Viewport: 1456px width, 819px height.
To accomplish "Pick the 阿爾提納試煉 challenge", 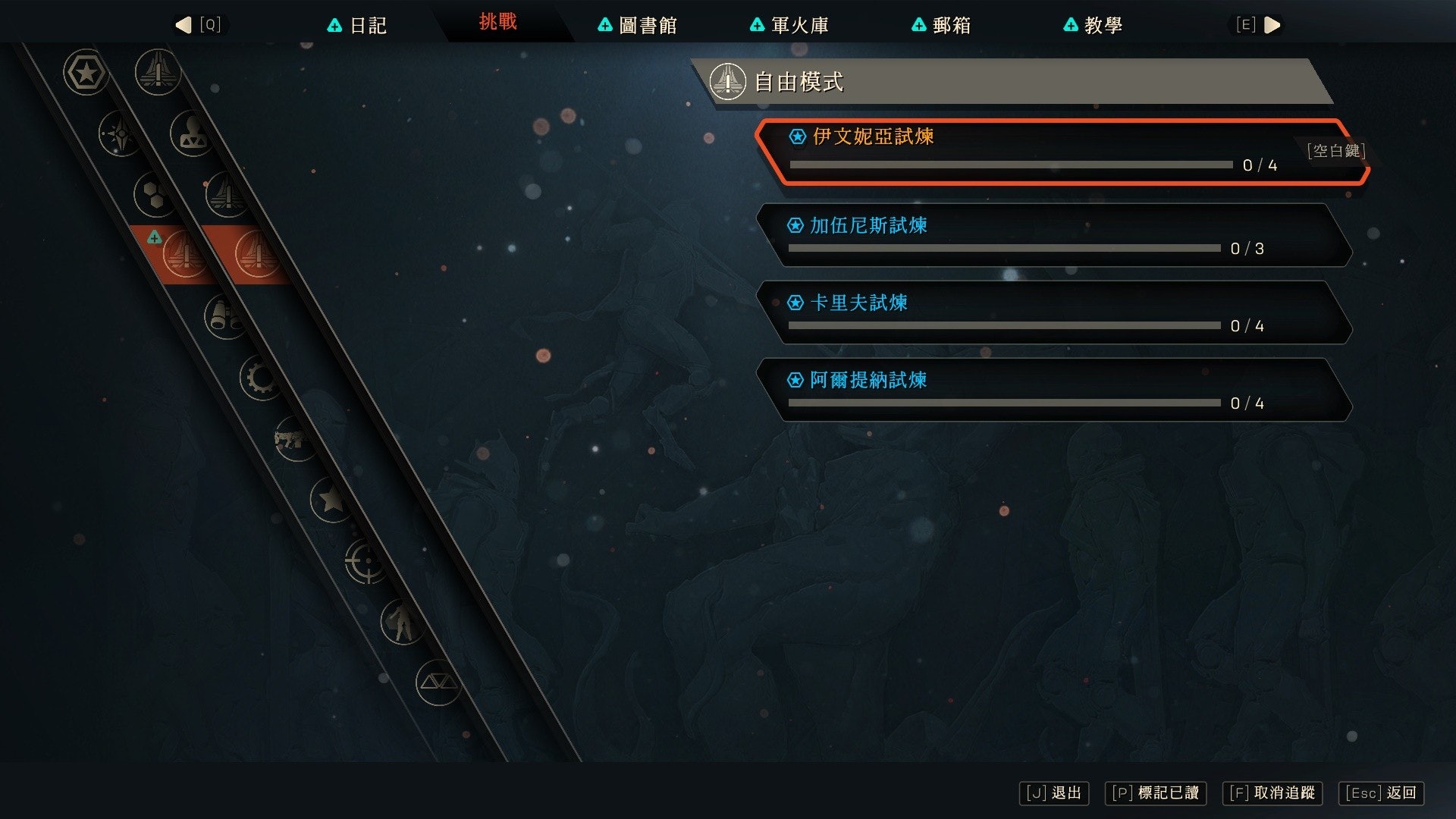I will click(1054, 390).
